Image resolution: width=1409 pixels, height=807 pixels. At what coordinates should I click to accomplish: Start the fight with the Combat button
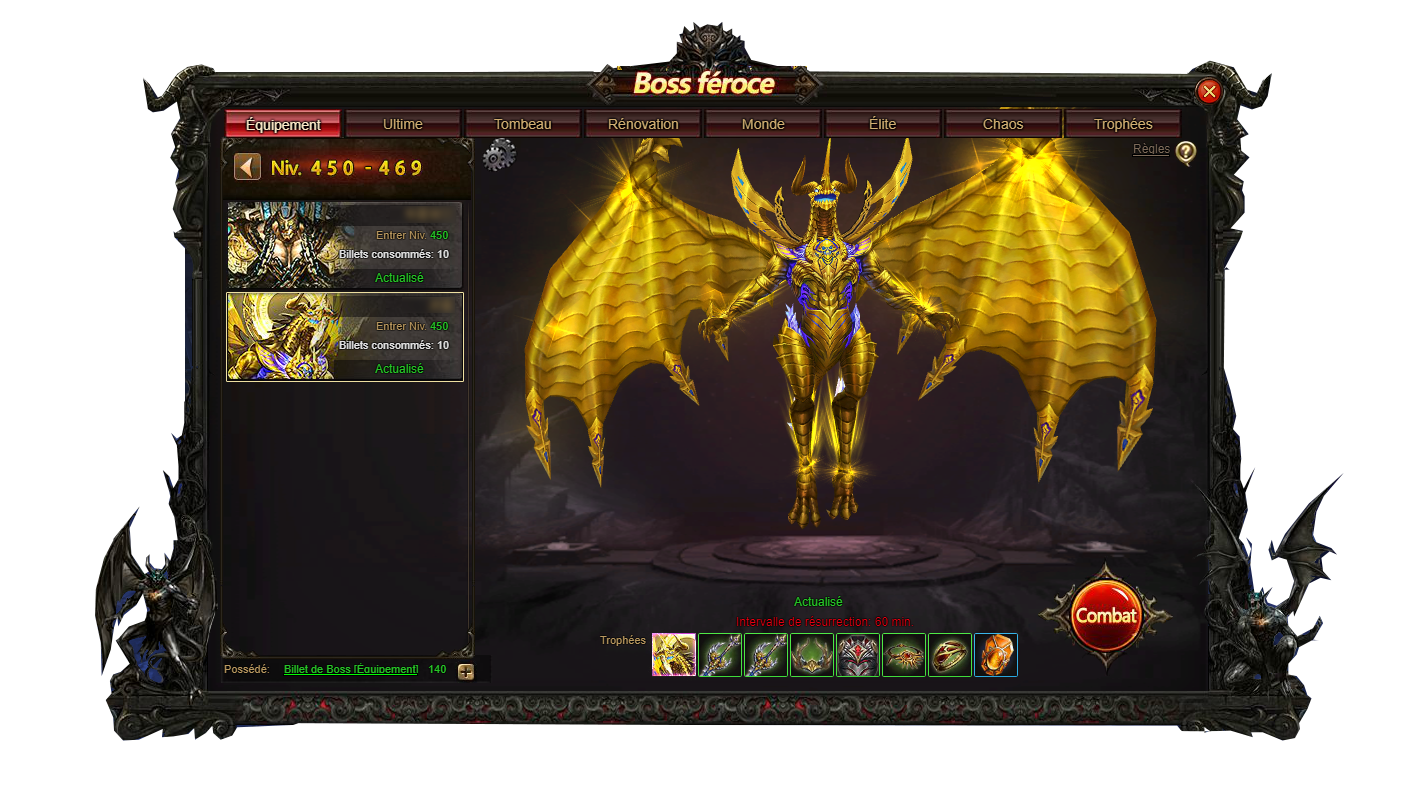click(x=1105, y=616)
